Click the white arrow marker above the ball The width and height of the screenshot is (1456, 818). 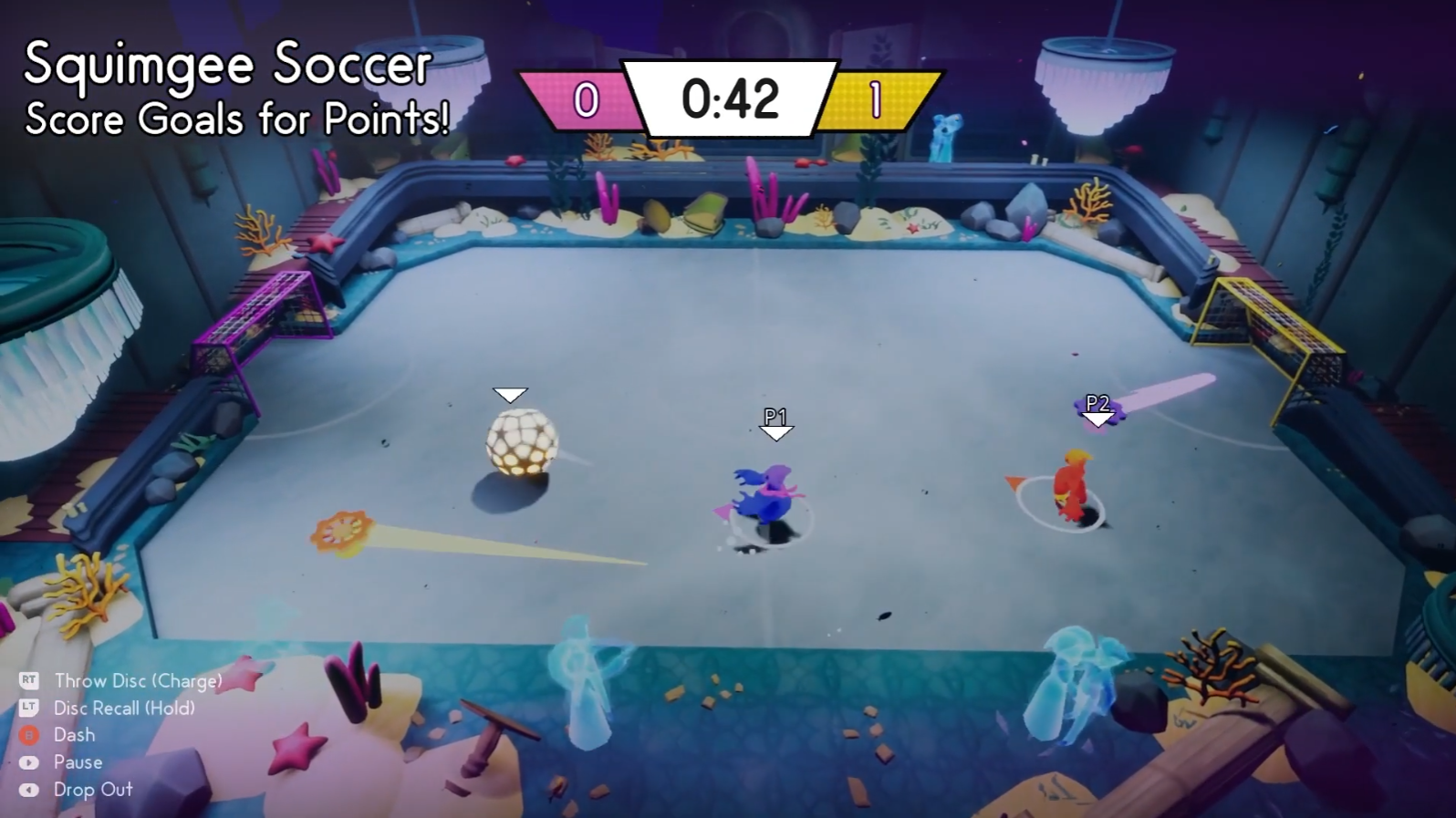click(x=511, y=395)
